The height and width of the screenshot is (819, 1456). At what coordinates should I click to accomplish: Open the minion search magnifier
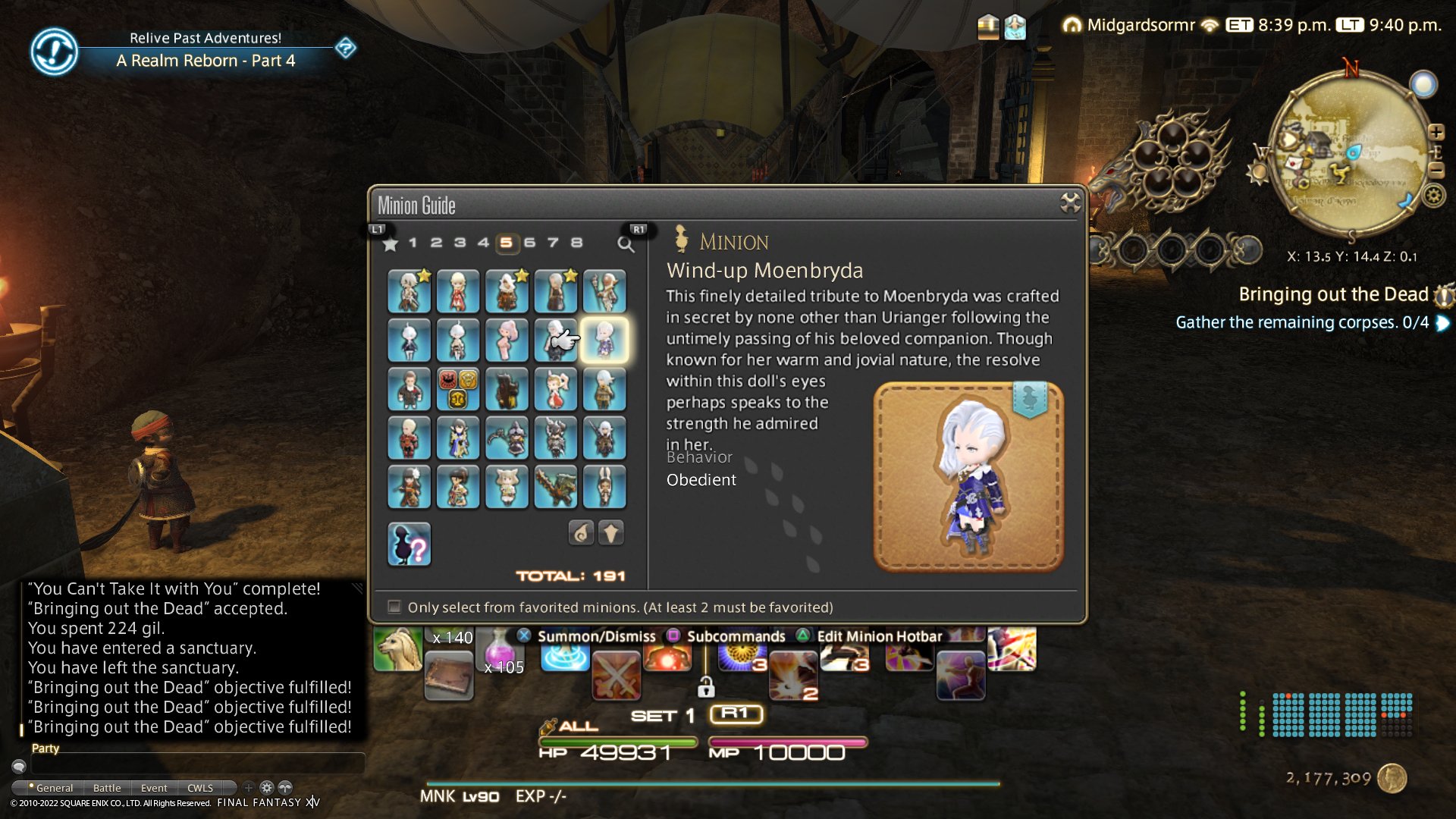(626, 244)
